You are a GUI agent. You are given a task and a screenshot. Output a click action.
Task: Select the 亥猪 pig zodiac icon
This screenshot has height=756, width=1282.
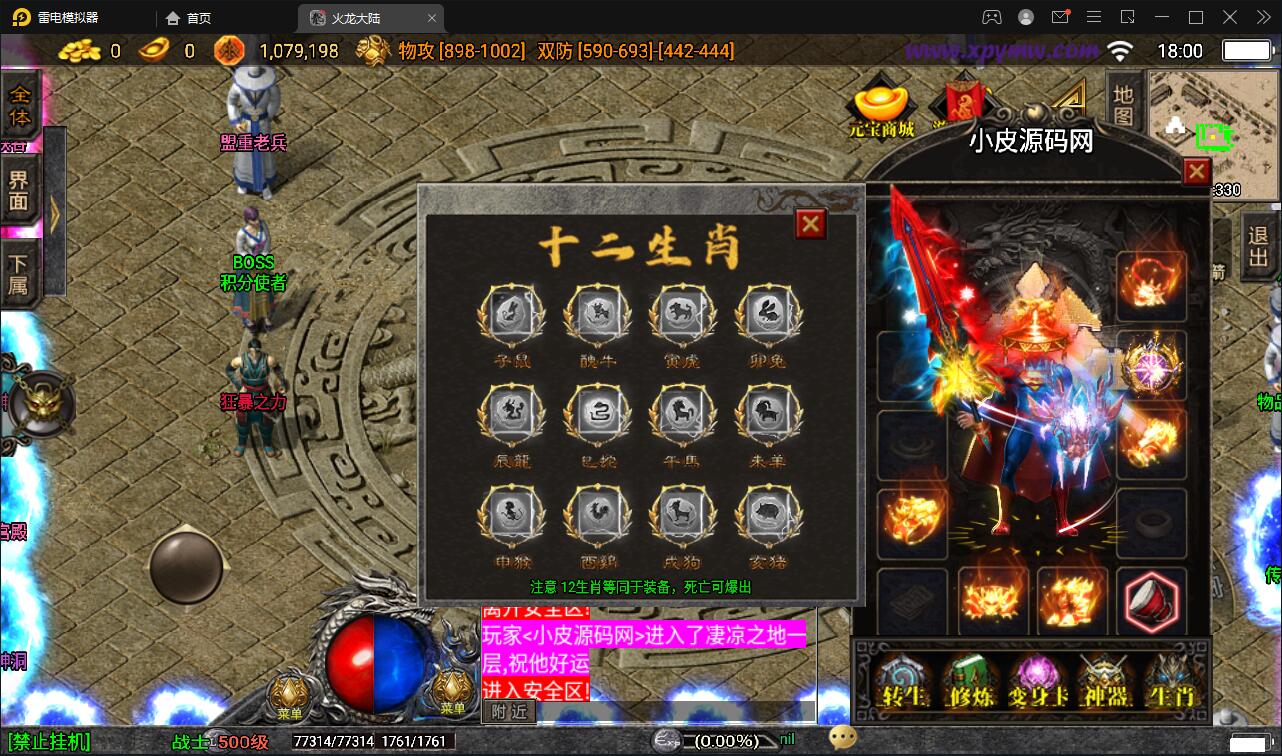[x=768, y=515]
